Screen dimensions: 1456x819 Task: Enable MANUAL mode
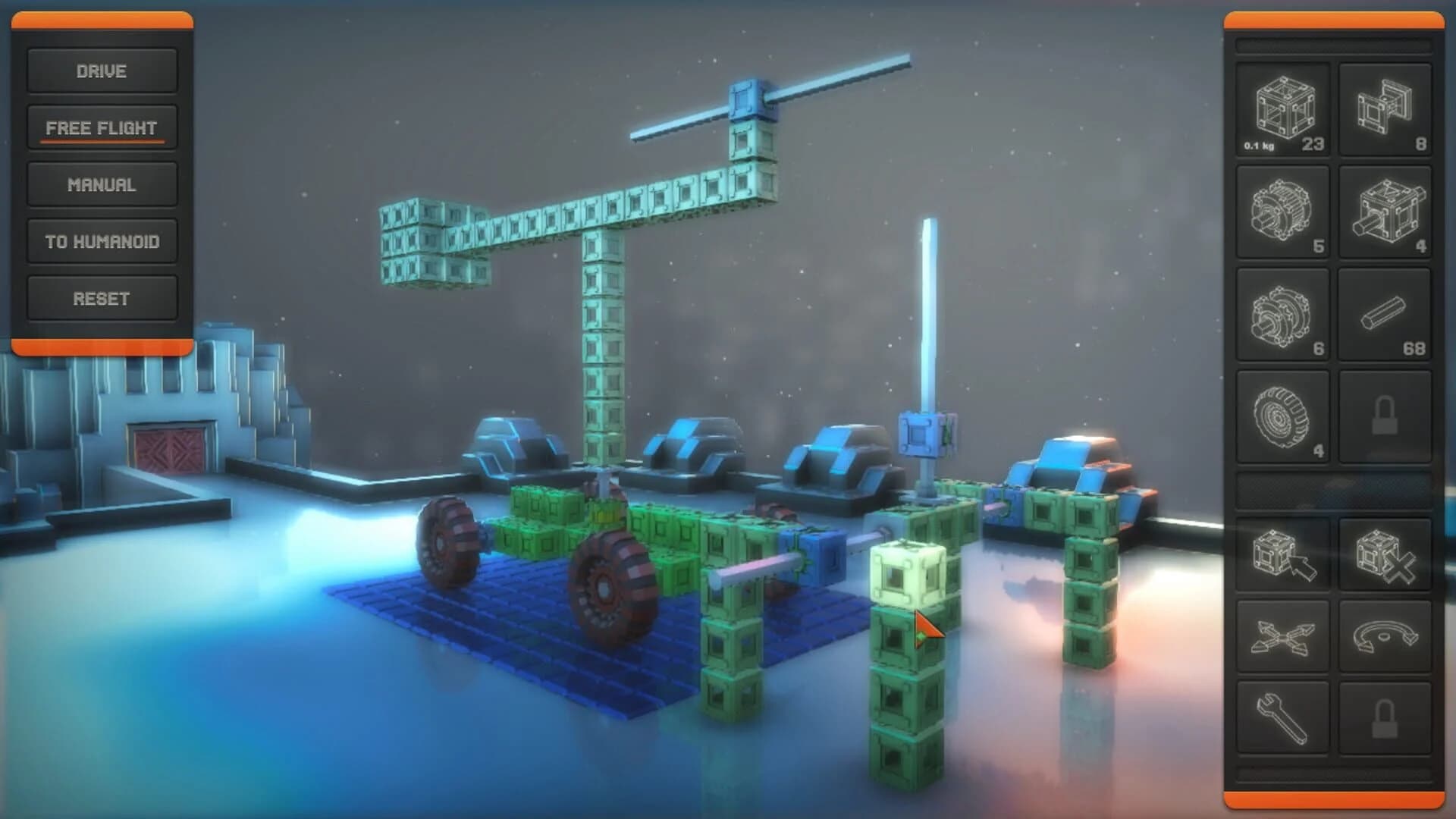tap(102, 184)
